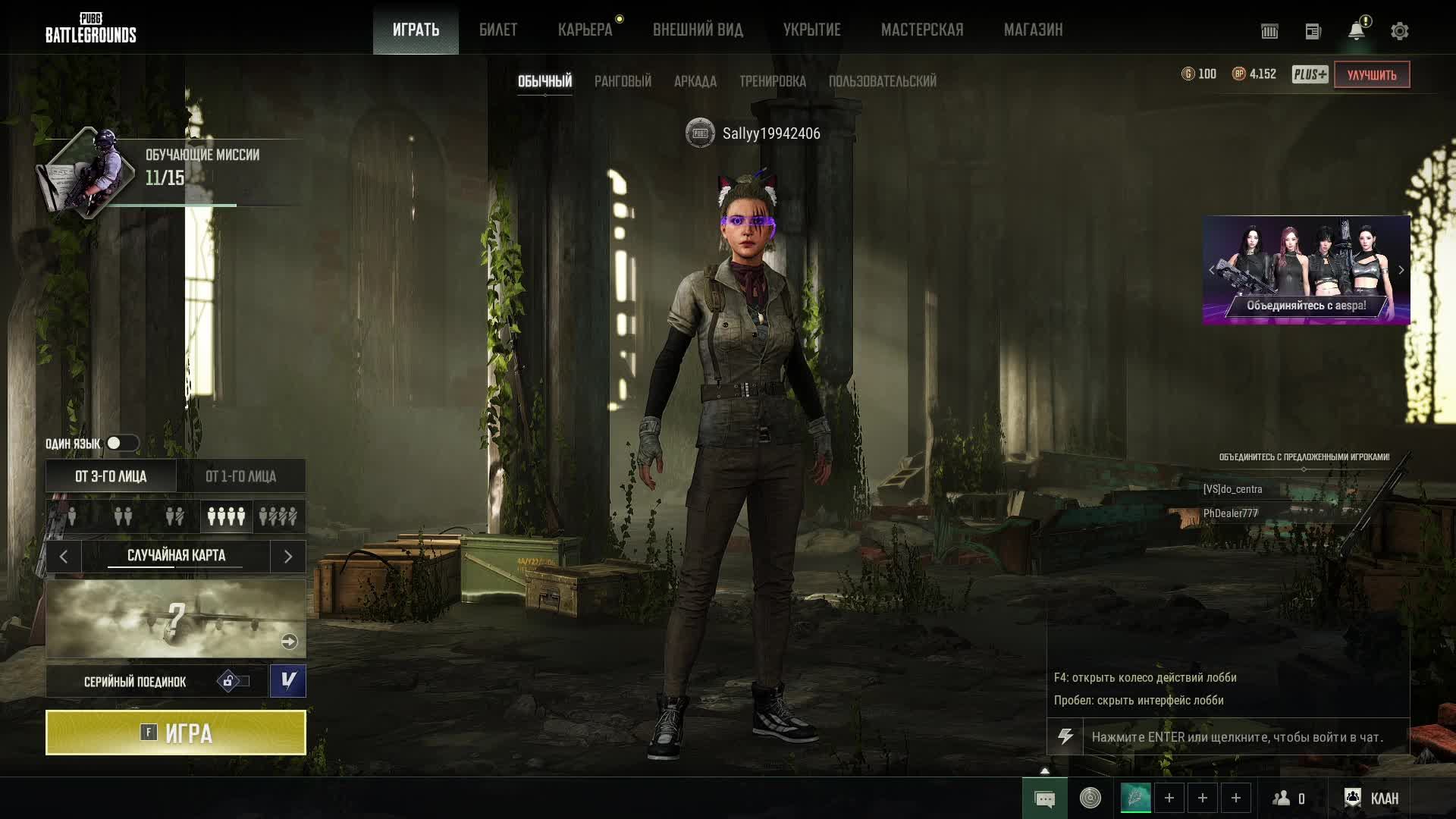Select the АРКАДА mode tab
This screenshot has height=819, width=1456.
point(695,81)
